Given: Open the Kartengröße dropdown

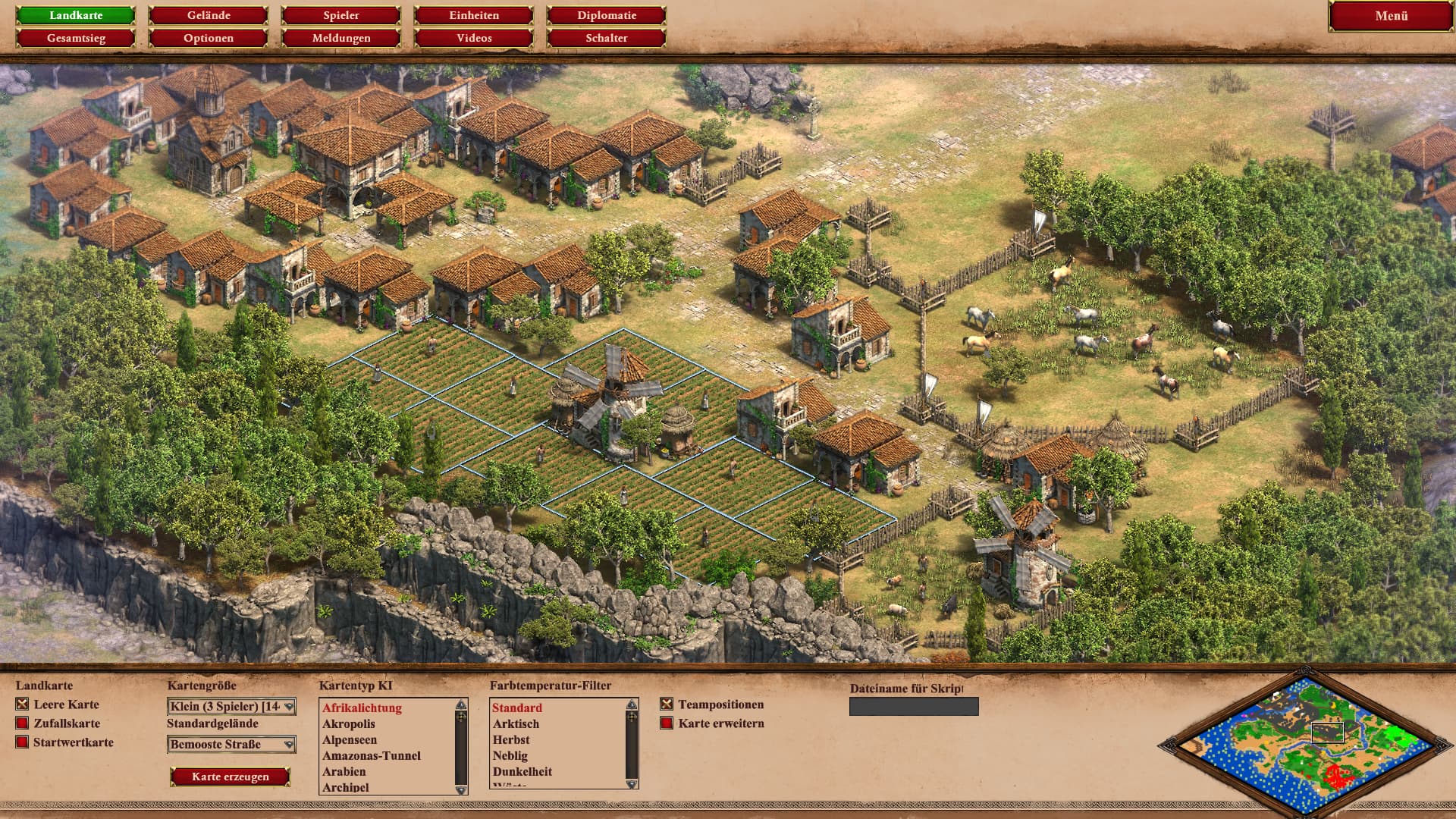Looking at the screenshot, I should pos(231,707).
